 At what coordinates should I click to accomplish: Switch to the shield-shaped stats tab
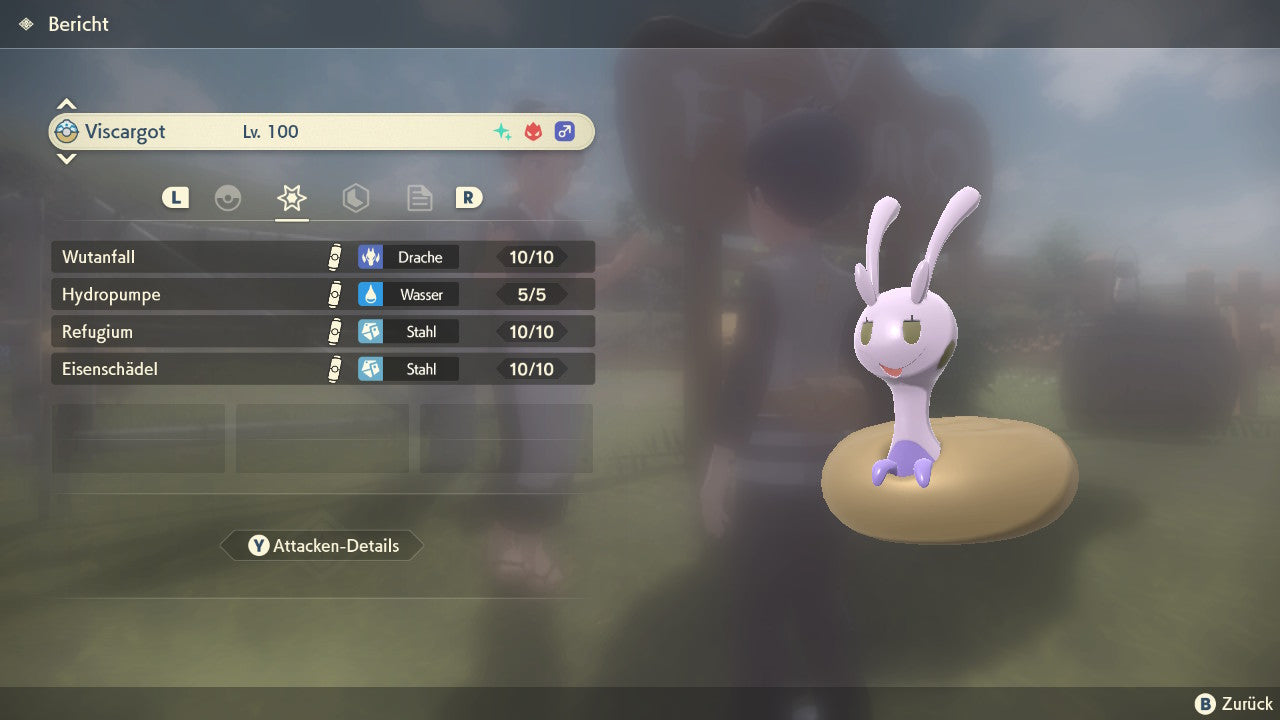355,198
